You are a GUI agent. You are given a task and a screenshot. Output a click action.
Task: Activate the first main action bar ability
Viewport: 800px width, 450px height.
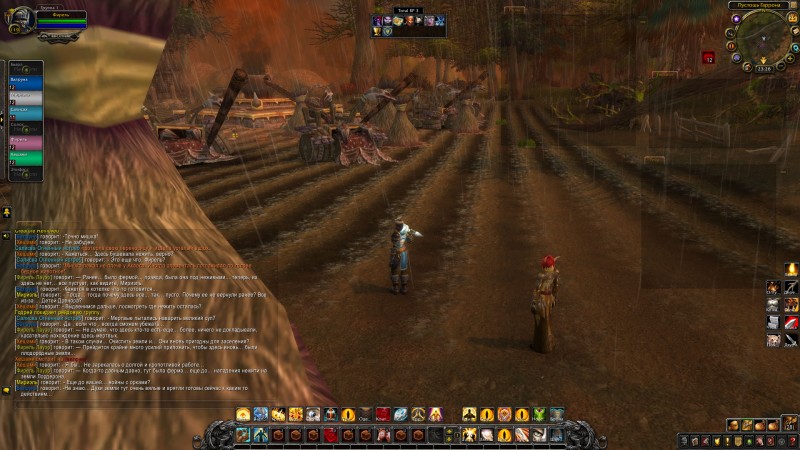[242, 434]
